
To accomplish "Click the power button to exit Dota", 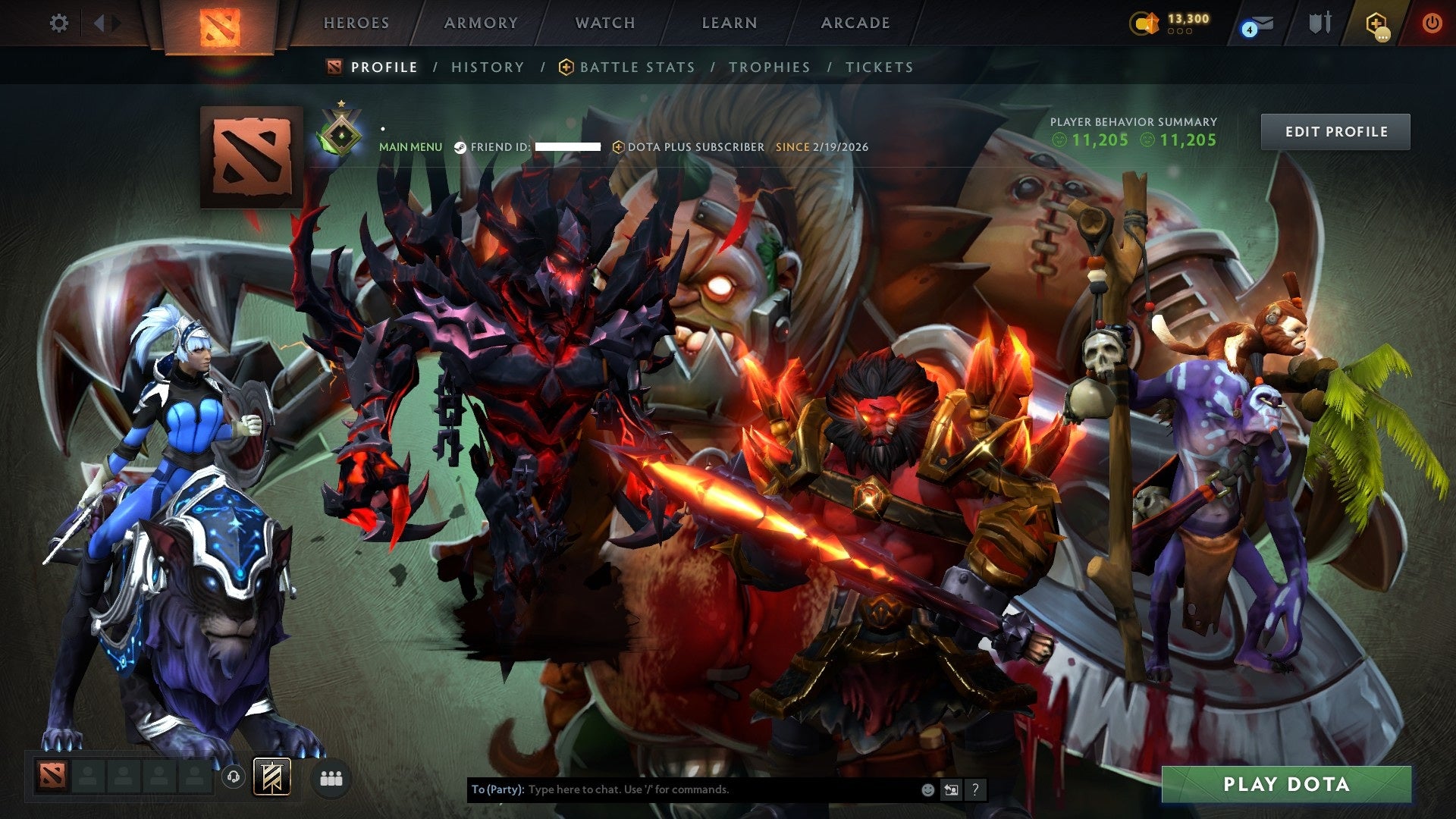I will pyautogui.click(x=1433, y=23).
